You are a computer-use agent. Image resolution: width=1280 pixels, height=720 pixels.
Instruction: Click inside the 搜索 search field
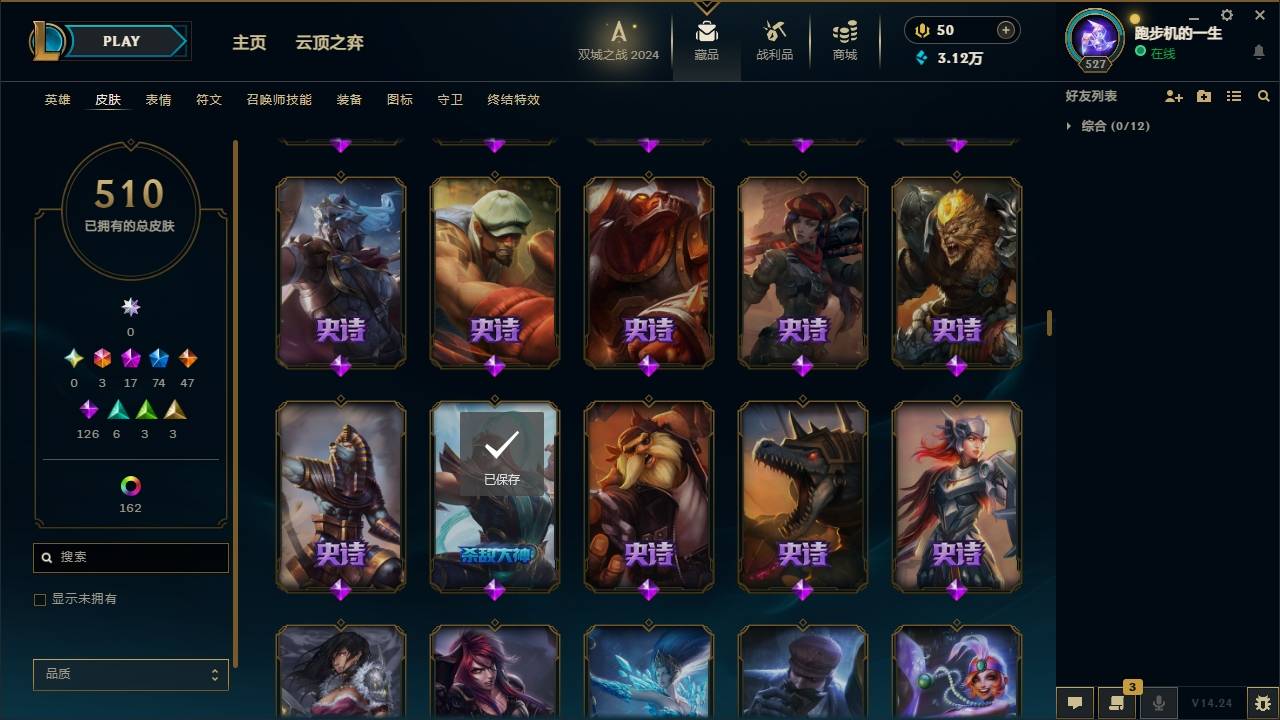pos(130,557)
